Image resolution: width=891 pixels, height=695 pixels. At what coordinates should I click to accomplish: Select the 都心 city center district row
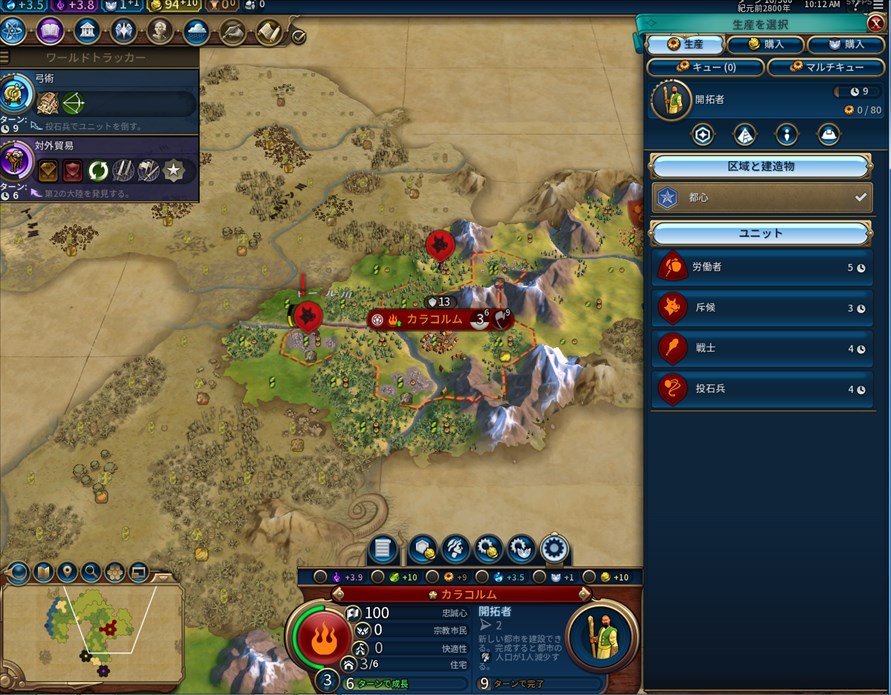click(x=762, y=198)
